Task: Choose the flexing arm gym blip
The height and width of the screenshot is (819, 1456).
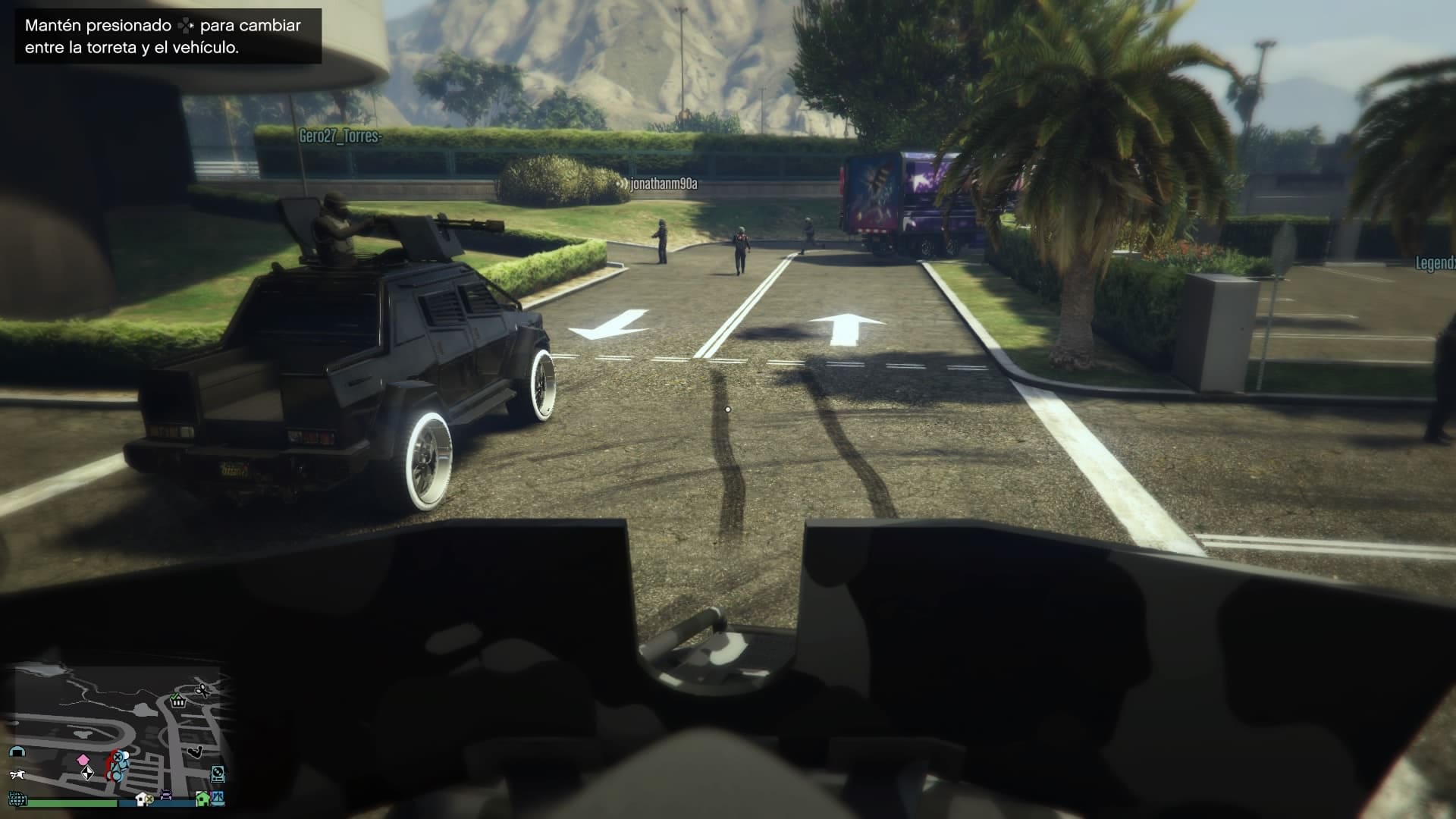Action: coord(196,752)
